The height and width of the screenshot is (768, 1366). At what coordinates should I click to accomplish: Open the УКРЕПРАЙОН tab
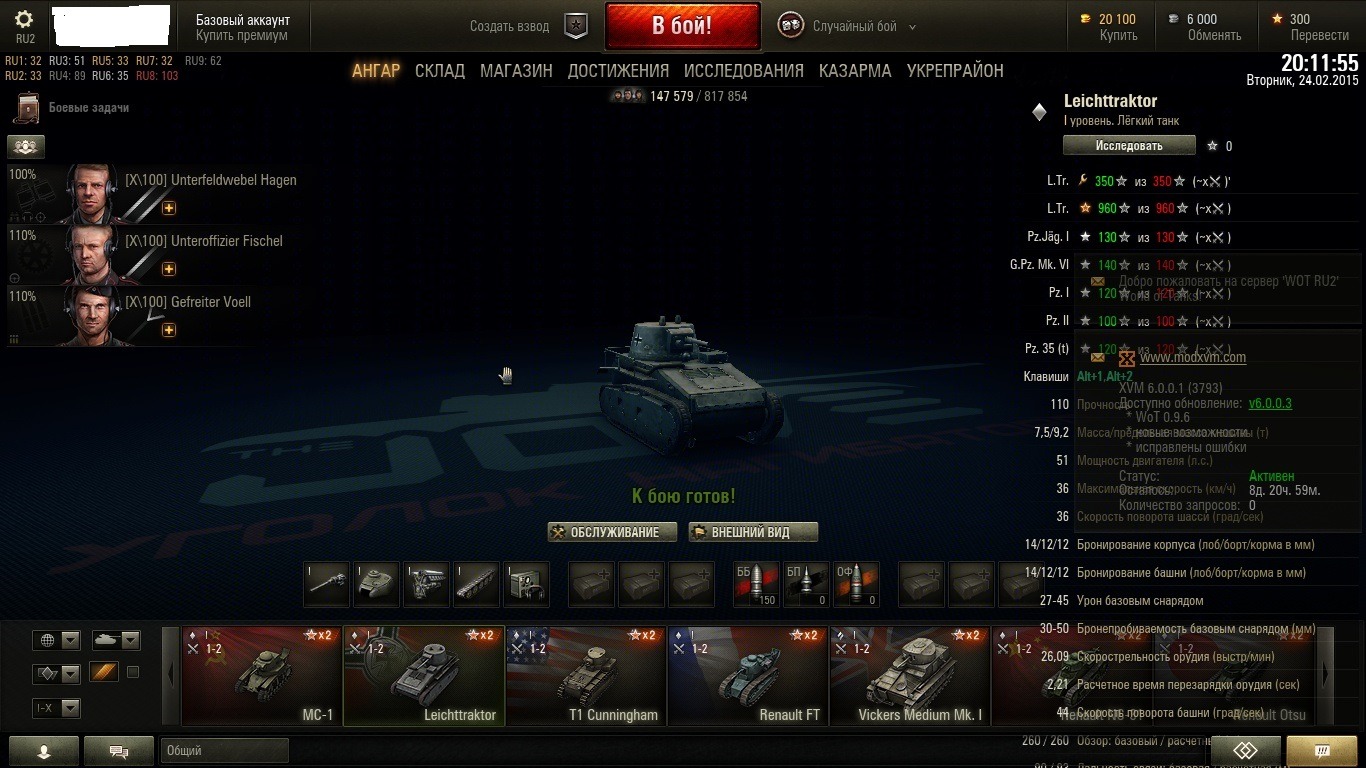(955, 71)
